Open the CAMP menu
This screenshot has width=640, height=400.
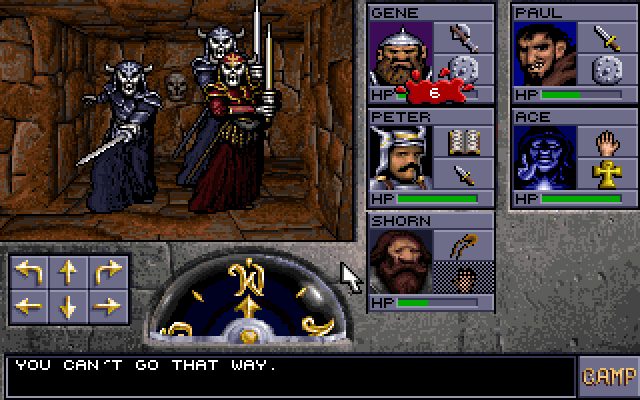608,377
